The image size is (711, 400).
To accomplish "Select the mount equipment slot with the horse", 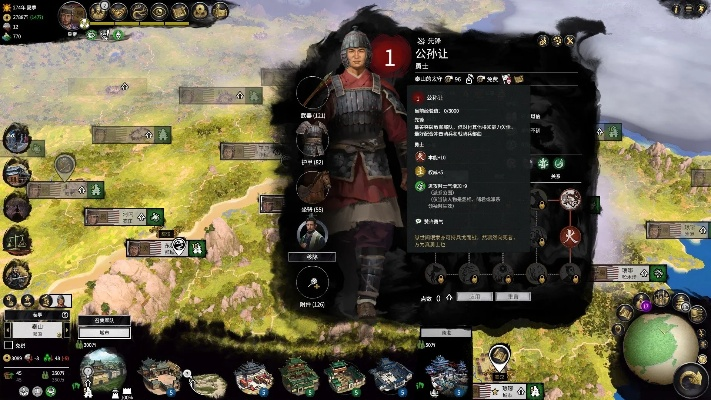I will tap(317, 186).
